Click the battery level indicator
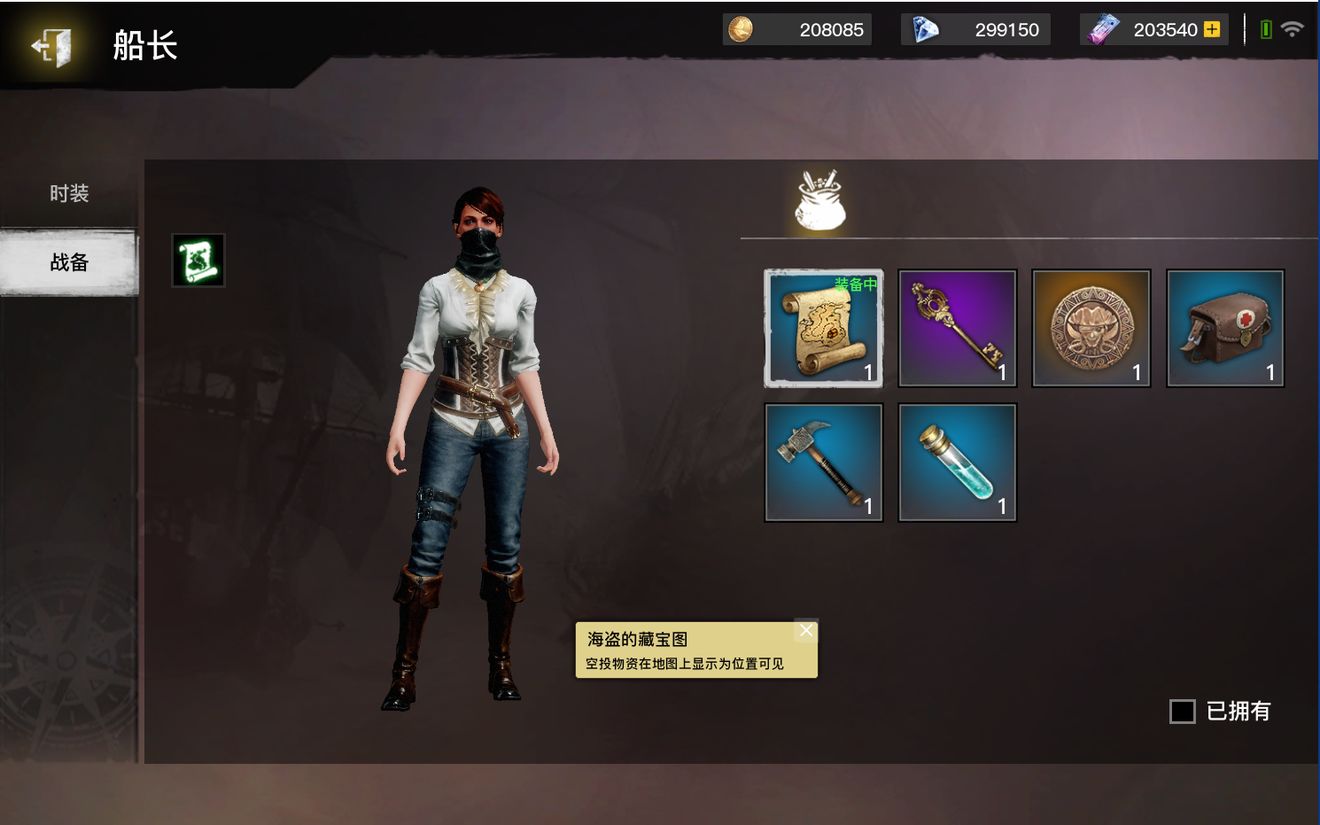Viewport: 1320px width, 825px height. click(1264, 29)
